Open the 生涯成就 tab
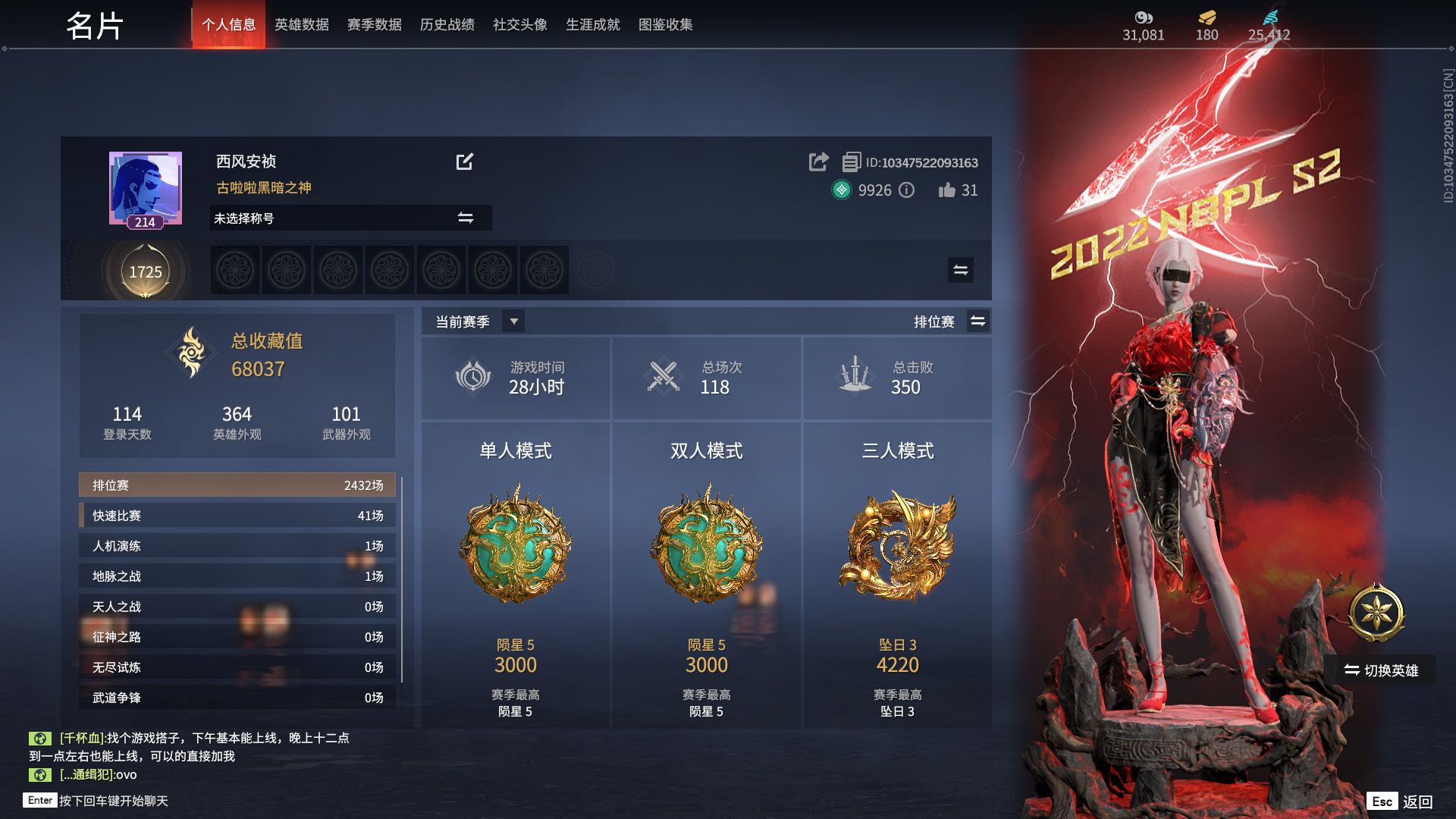Image resolution: width=1456 pixels, height=819 pixels. click(593, 24)
